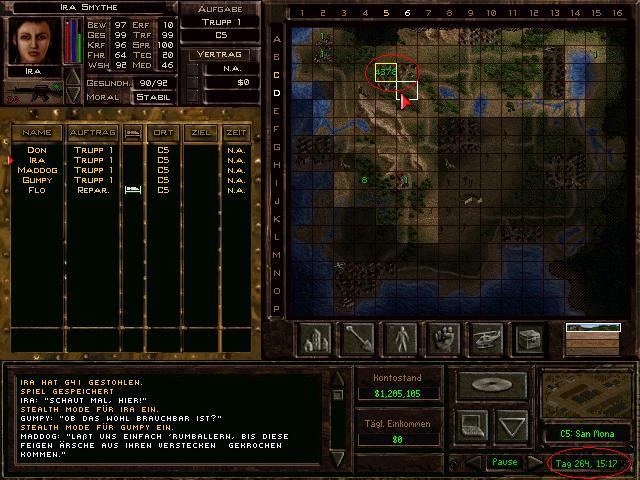
Task: Click the Zeit column header
Action: click(236, 132)
